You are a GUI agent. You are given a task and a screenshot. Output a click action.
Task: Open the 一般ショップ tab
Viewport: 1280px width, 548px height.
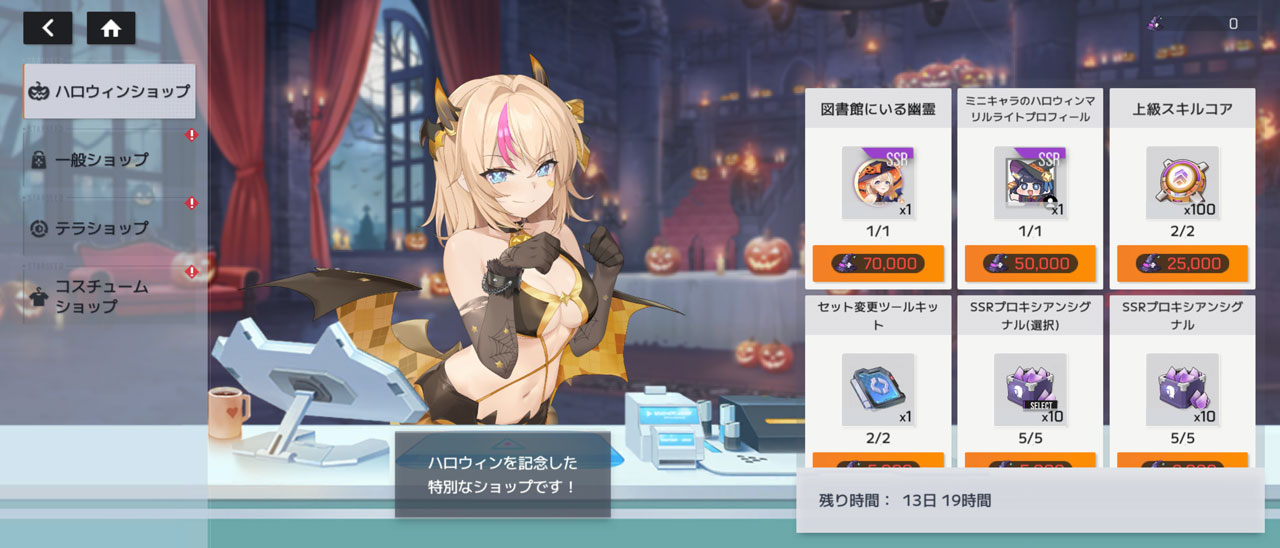click(x=102, y=159)
